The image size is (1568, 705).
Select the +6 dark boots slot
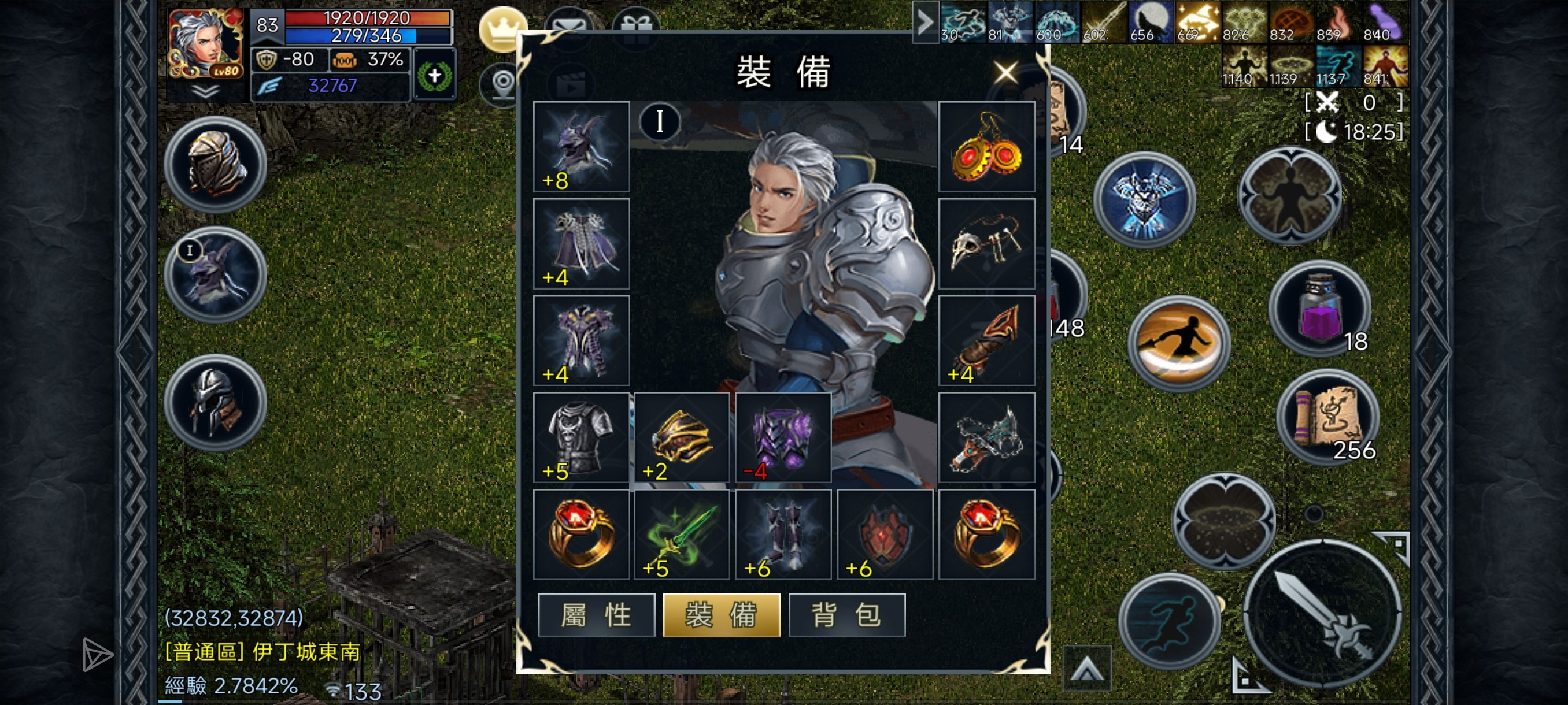pos(783,534)
